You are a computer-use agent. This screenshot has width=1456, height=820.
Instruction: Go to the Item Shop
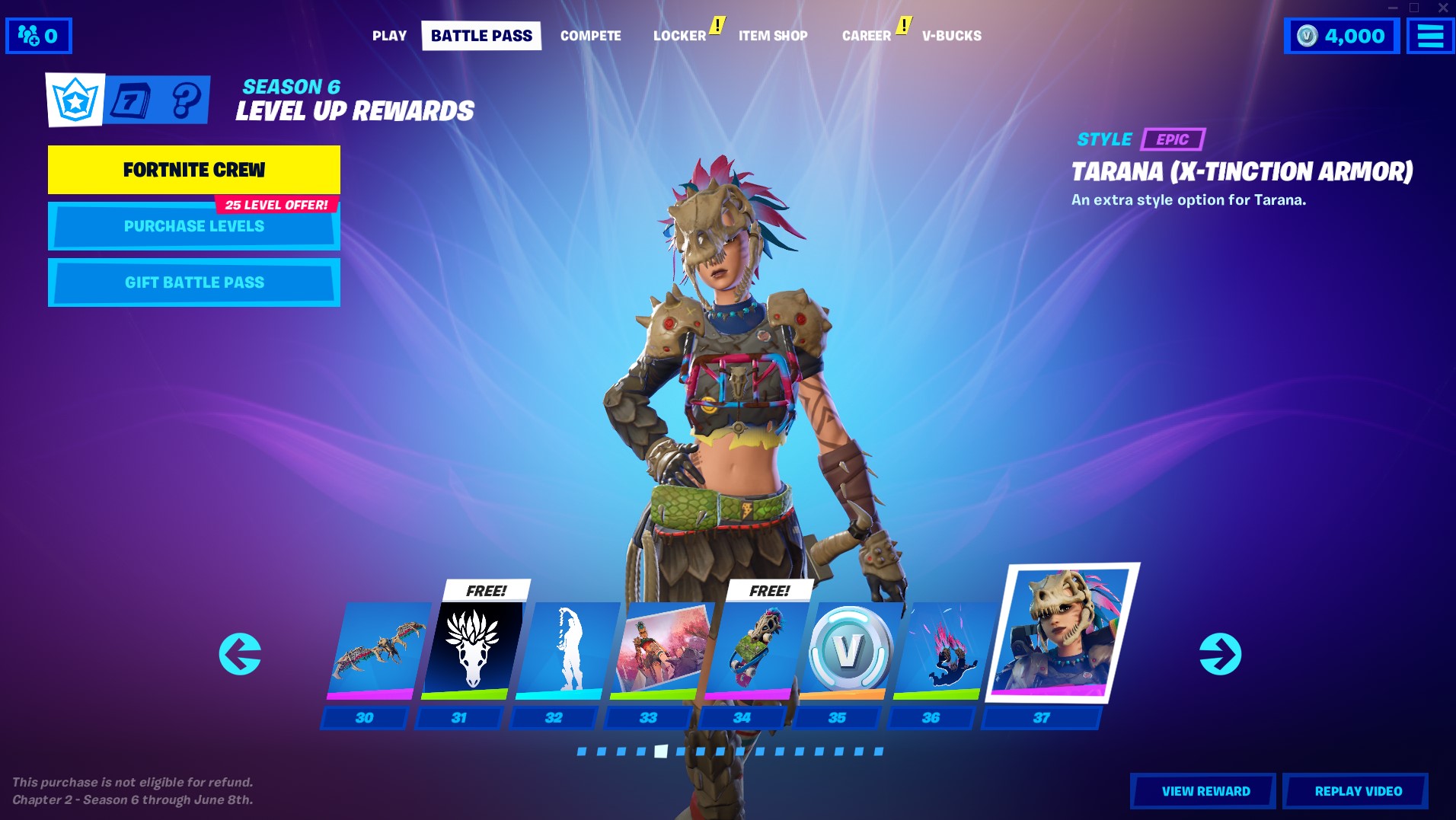[x=773, y=36]
